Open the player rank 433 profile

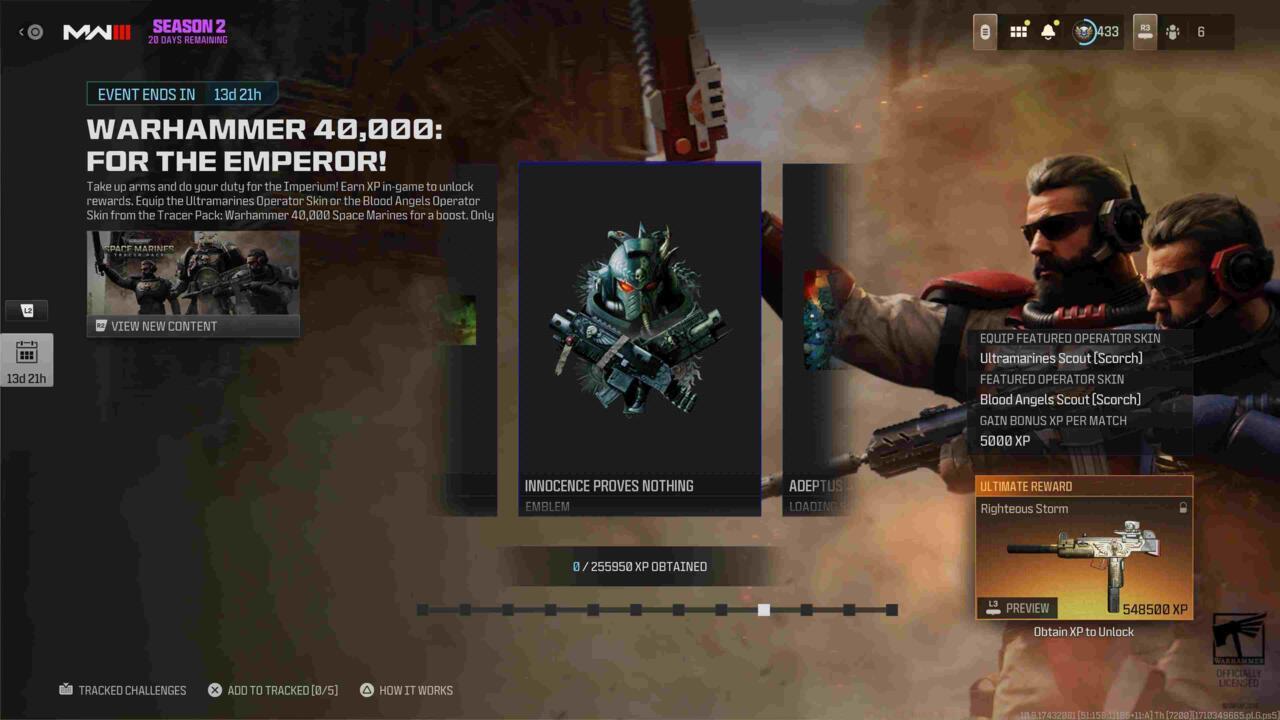[1096, 32]
